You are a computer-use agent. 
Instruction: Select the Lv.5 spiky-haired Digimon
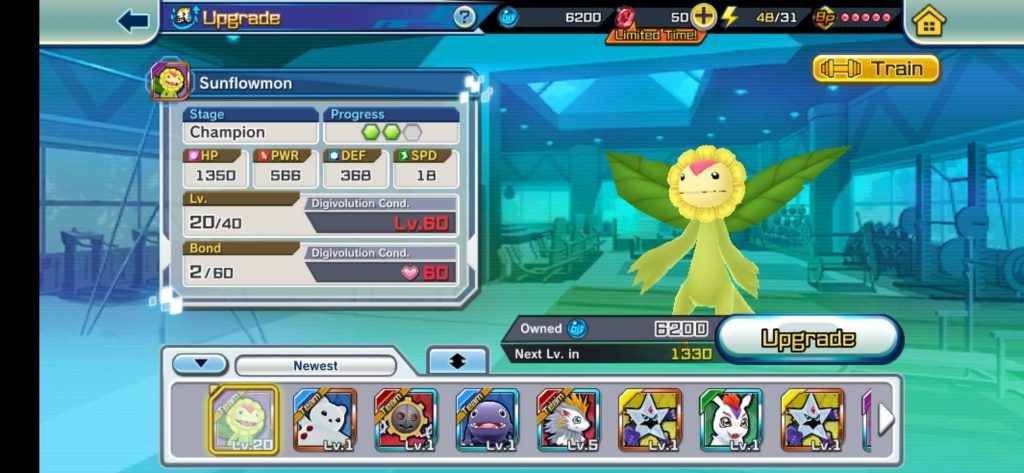click(568, 419)
